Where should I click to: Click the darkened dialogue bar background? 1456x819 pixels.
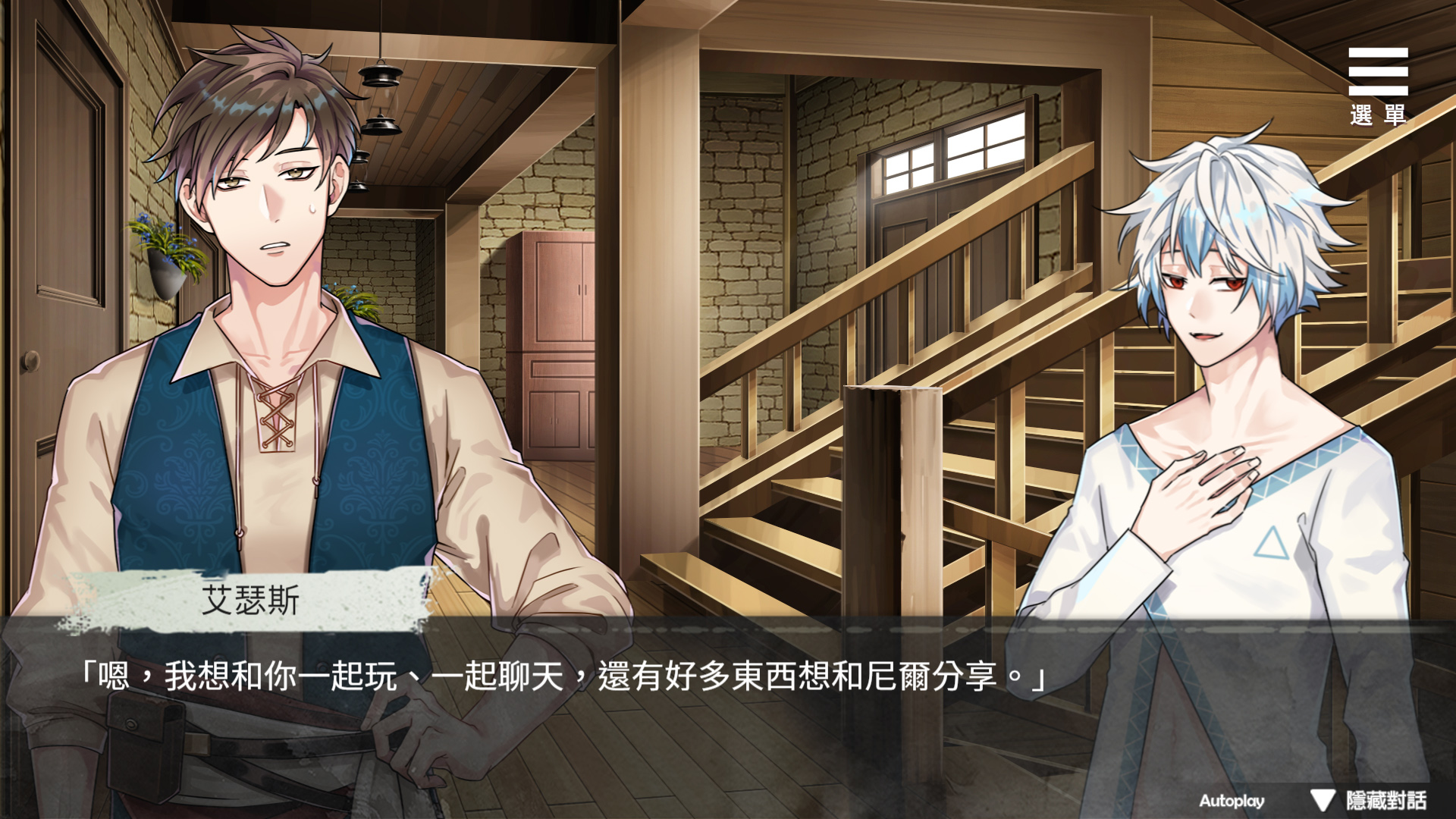(x=728, y=743)
